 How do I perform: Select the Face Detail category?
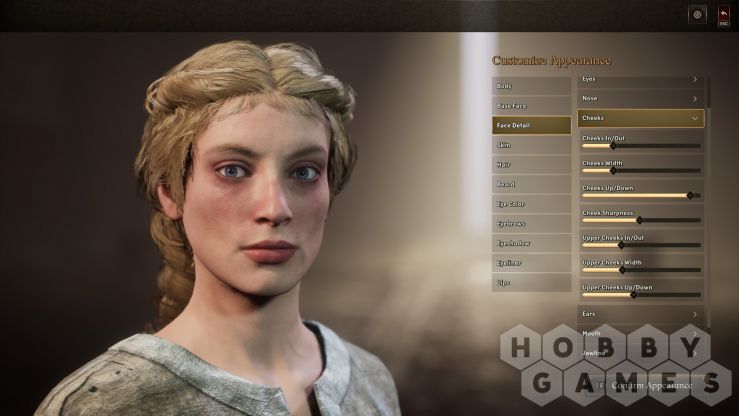(531, 125)
